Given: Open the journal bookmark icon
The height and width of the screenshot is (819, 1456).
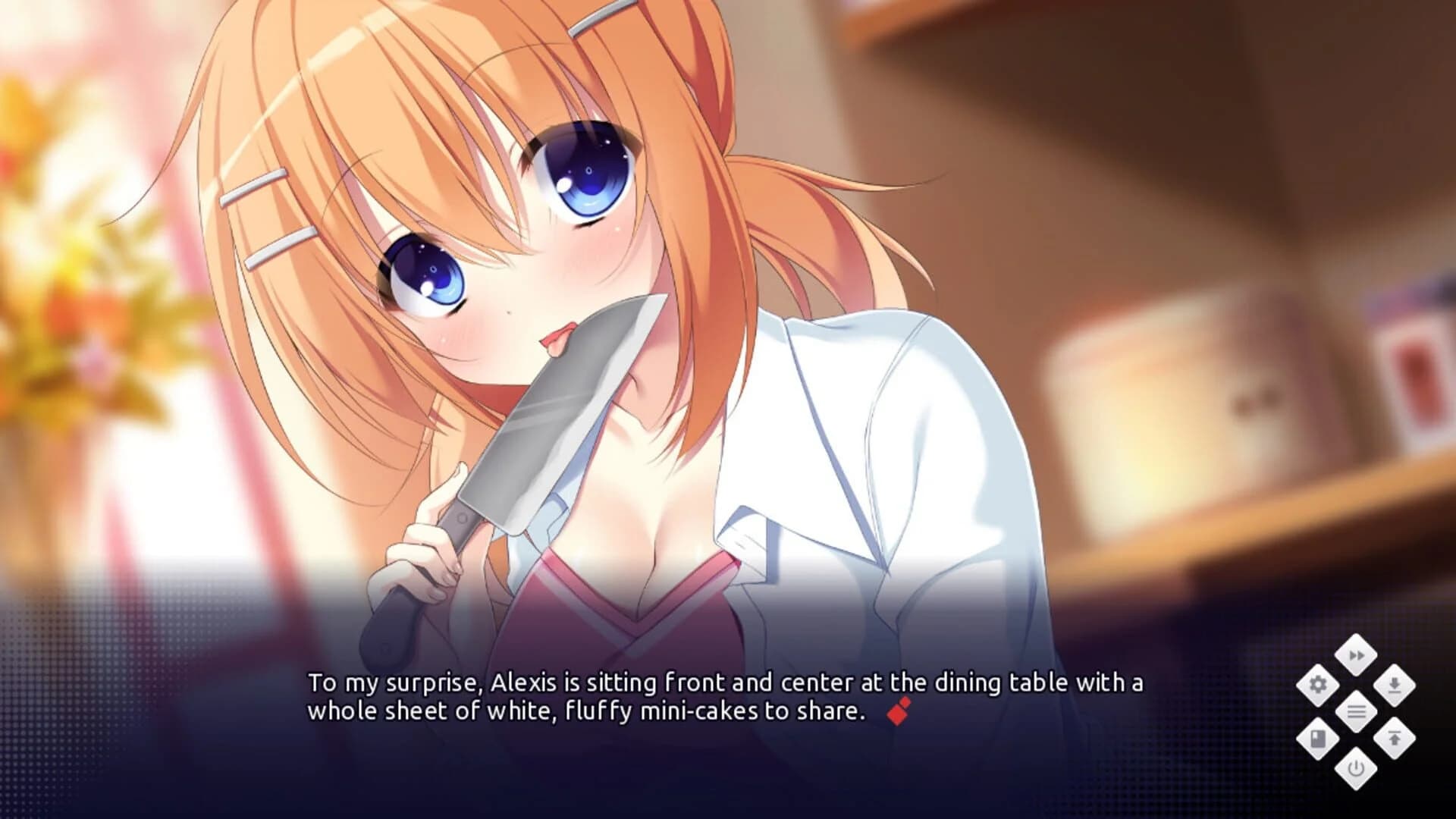Looking at the screenshot, I should 1319,738.
